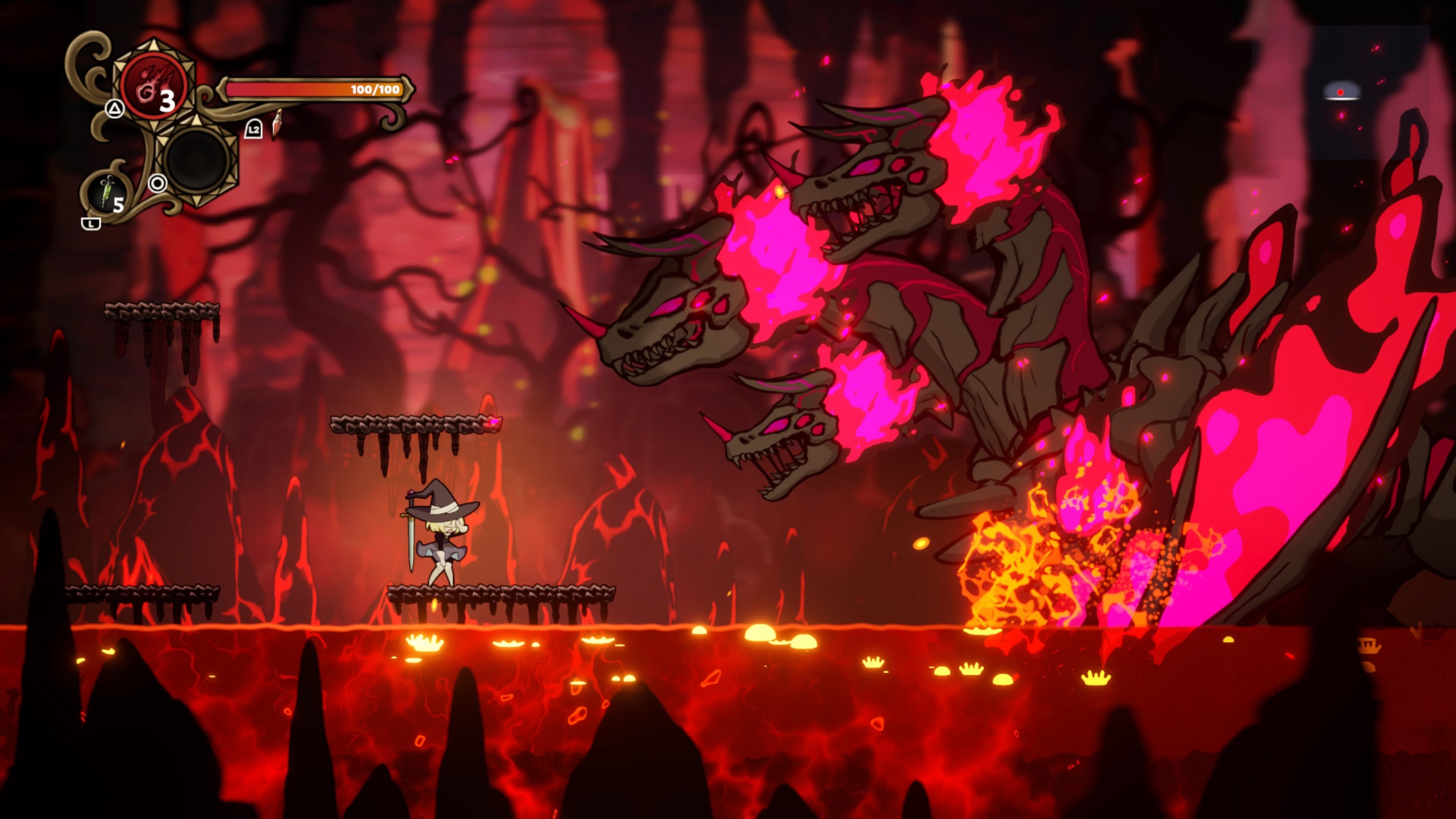Click the L button prompt
The width and height of the screenshot is (1456, 819).
pos(91,223)
